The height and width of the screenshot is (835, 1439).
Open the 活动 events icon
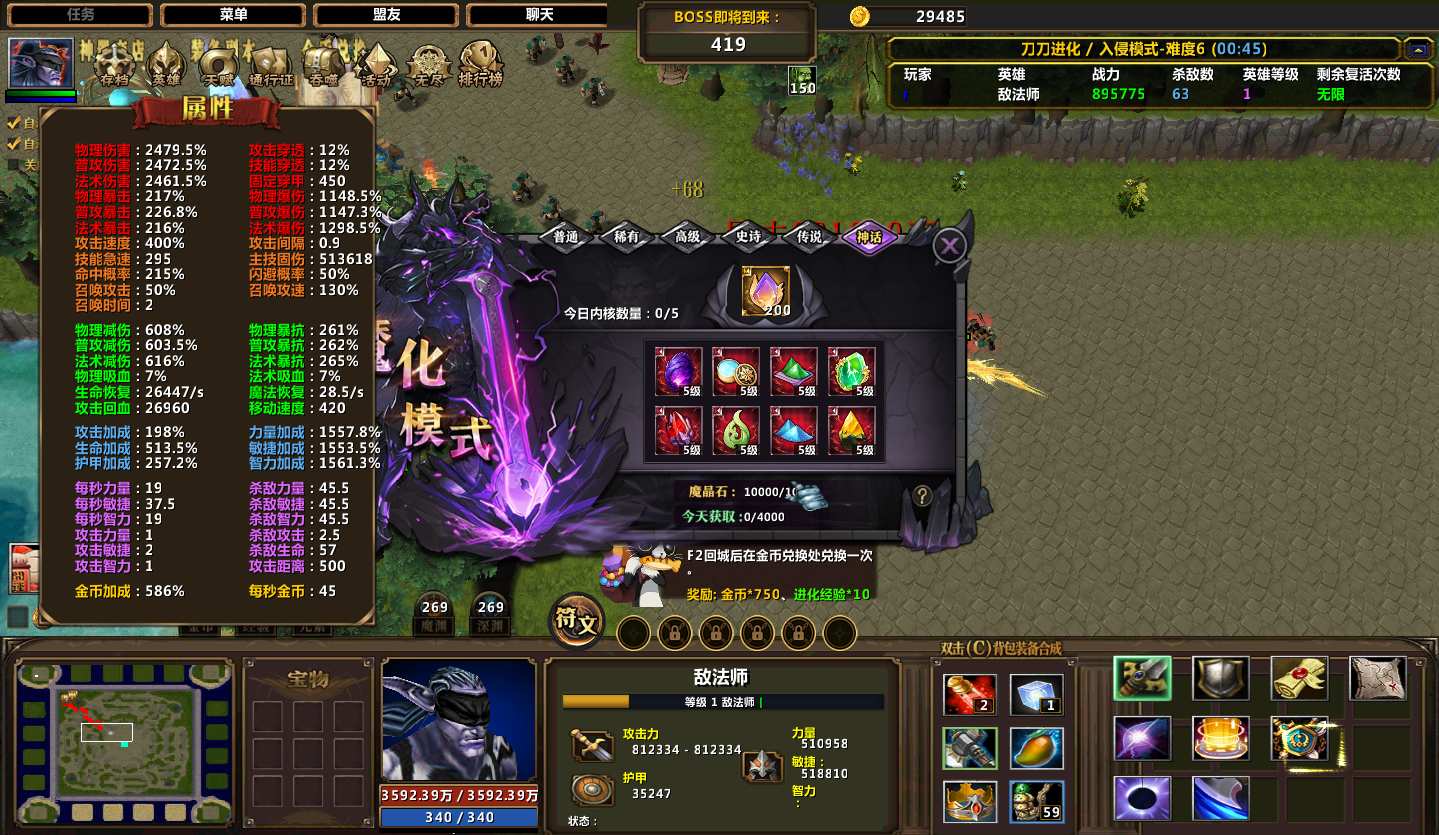(x=376, y=65)
